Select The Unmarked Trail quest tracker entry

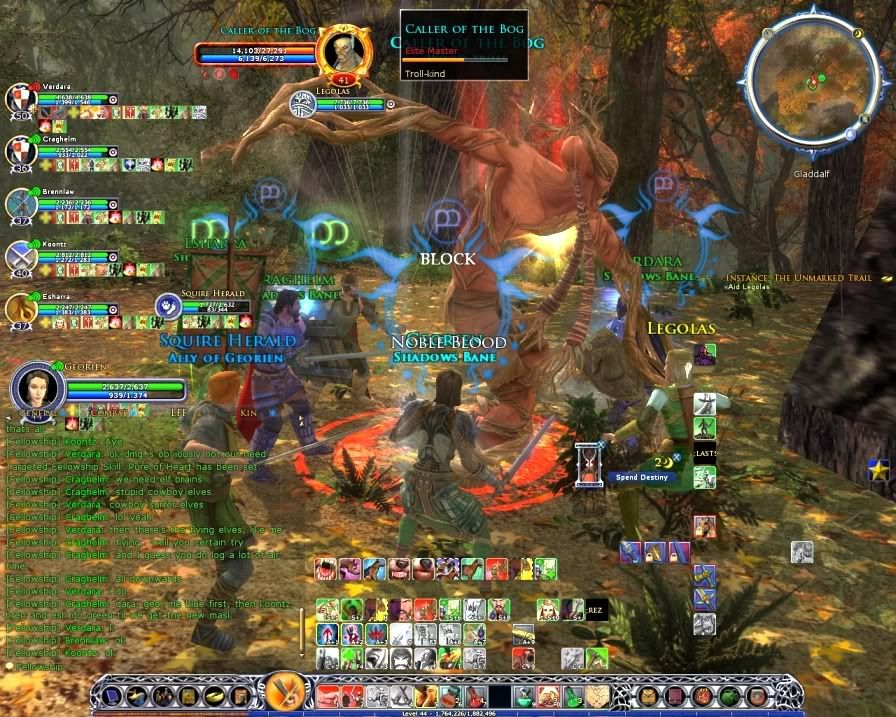pos(798,277)
